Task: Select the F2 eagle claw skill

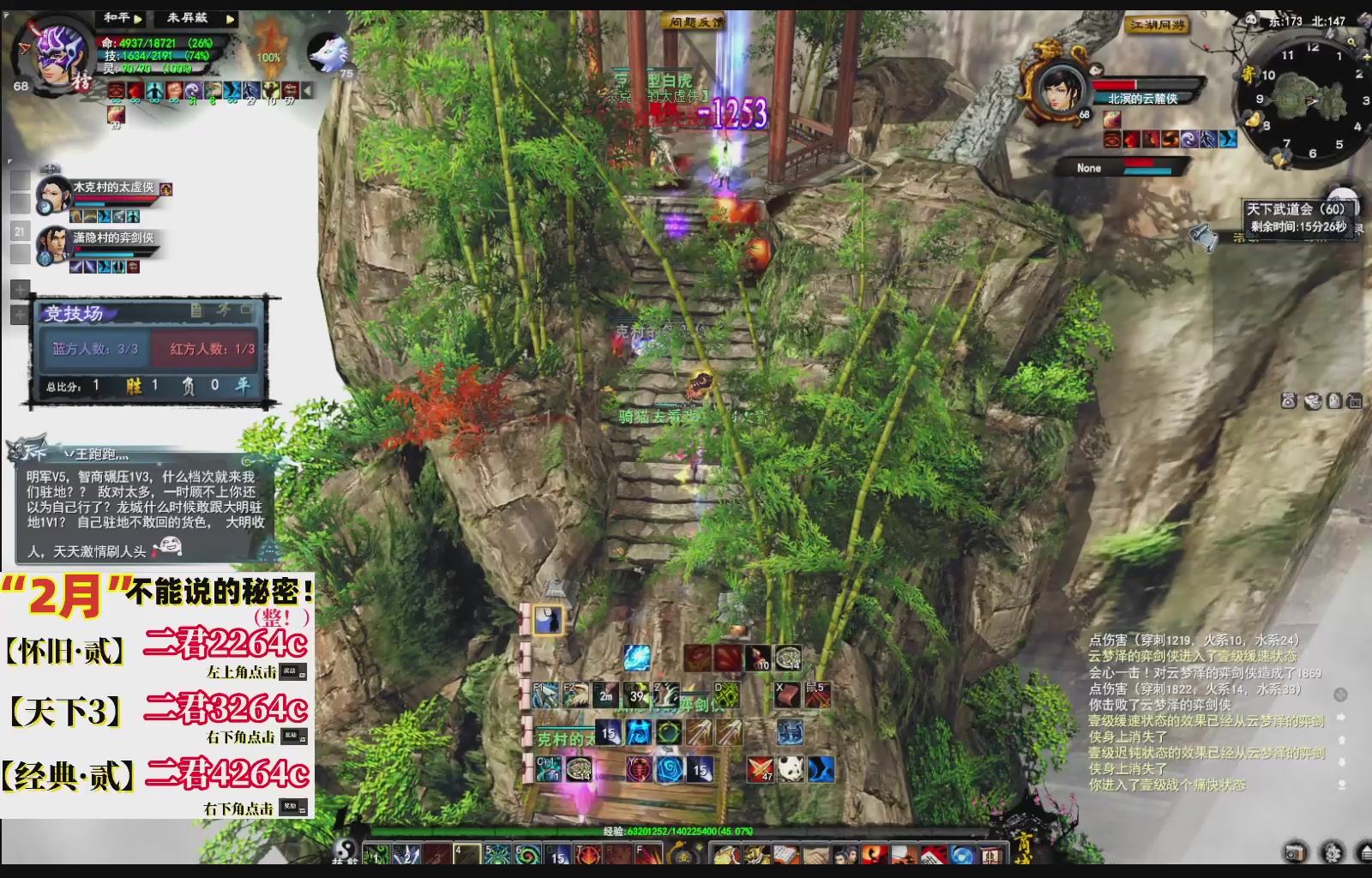Action: (575, 695)
